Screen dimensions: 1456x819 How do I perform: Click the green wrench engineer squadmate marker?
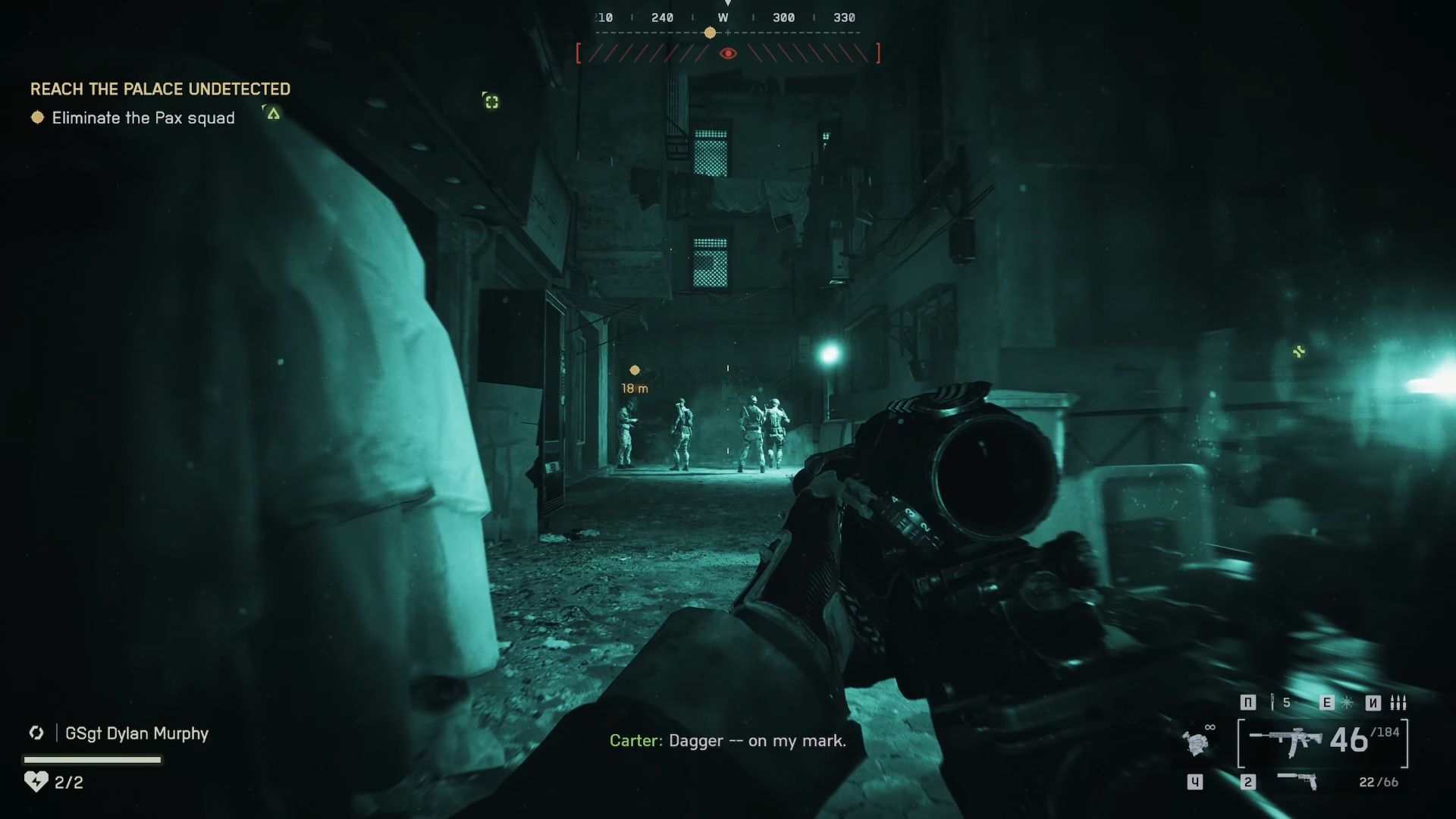pos(1299,351)
